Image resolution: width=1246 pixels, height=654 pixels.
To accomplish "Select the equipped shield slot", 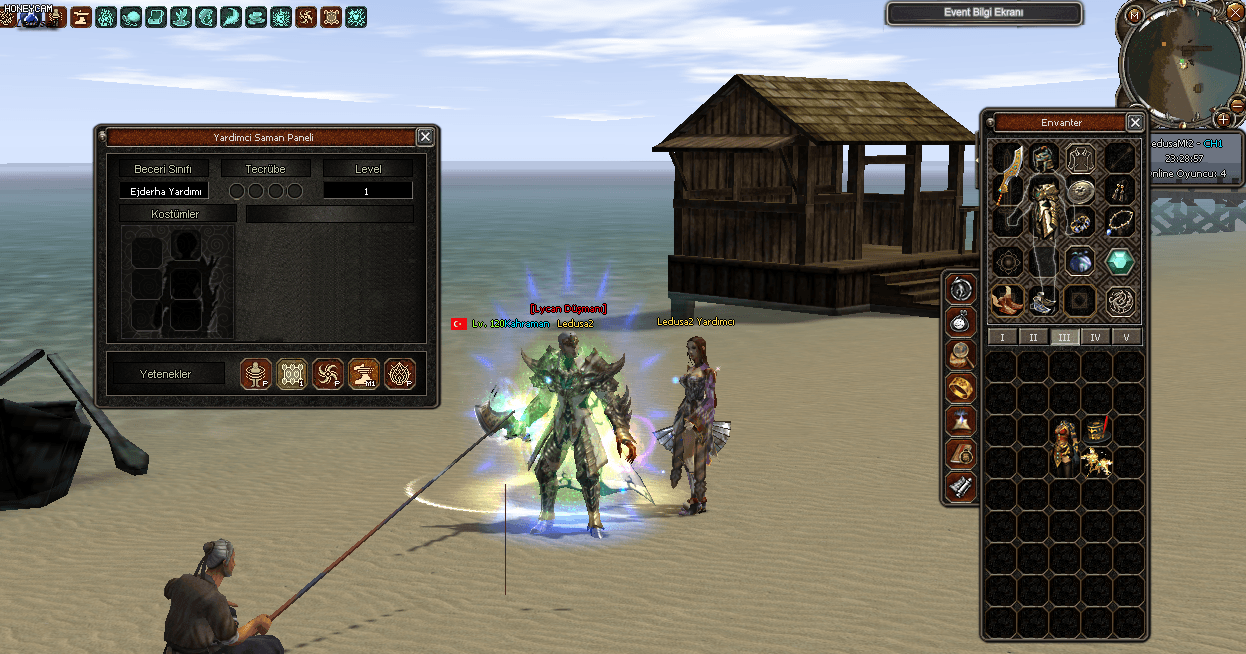I will click(1079, 191).
